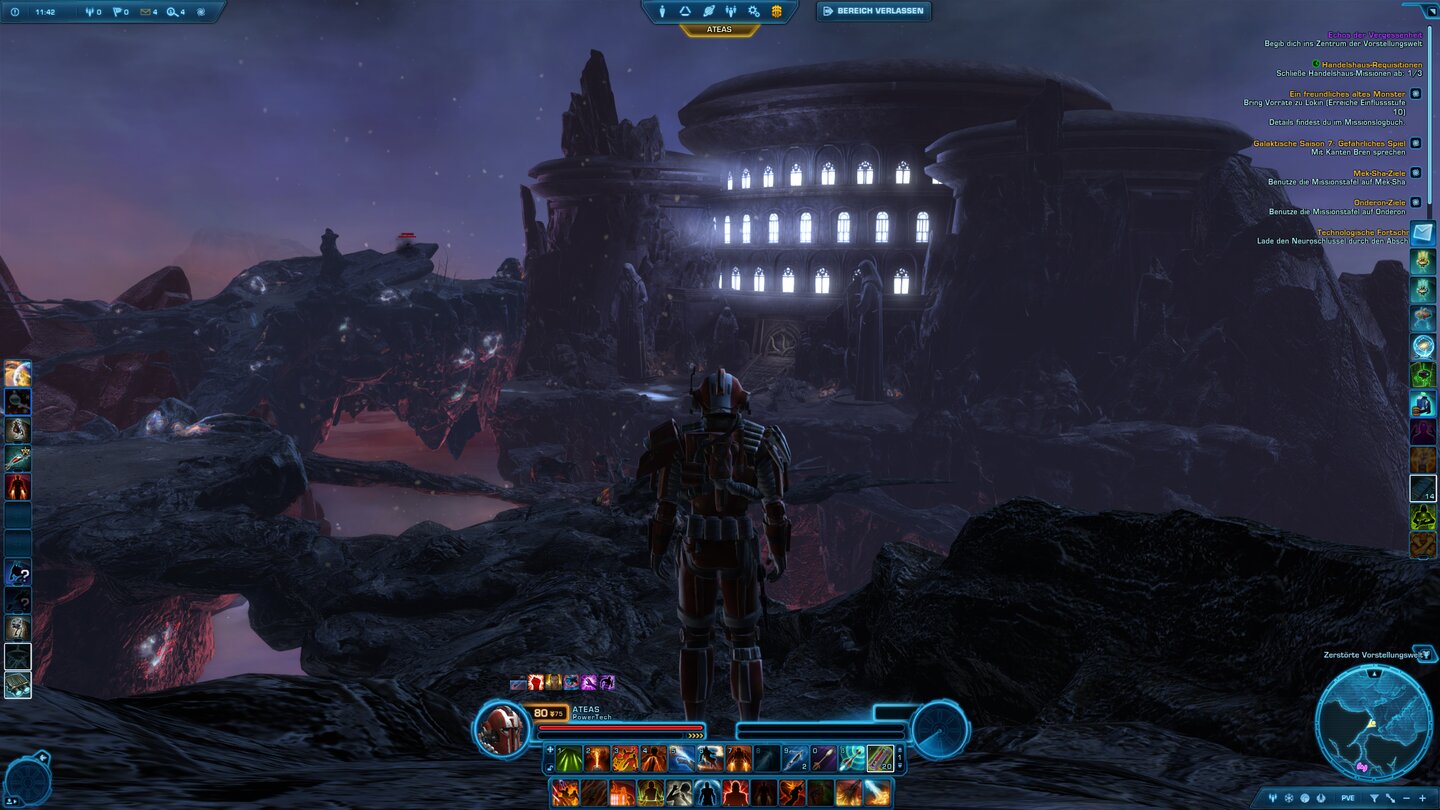Image resolution: width=1440 pixels, height=810 pixels.
Task: Collapse the Onderon-Ziele quest entry
Action: (x=1415, y=202)
